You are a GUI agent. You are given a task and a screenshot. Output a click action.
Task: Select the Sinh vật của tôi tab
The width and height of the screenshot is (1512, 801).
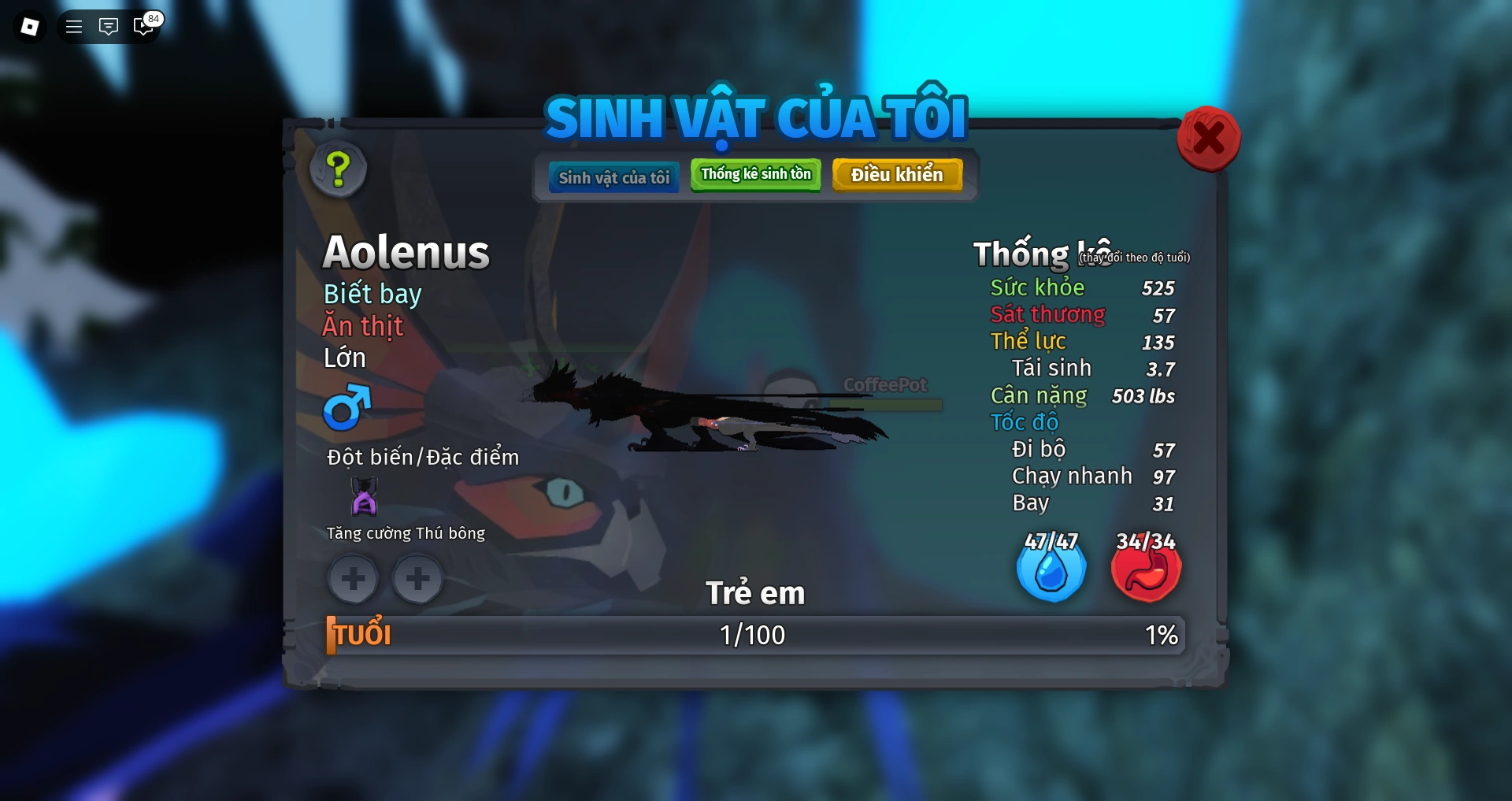pyautogui.click(x=613, y=177)
